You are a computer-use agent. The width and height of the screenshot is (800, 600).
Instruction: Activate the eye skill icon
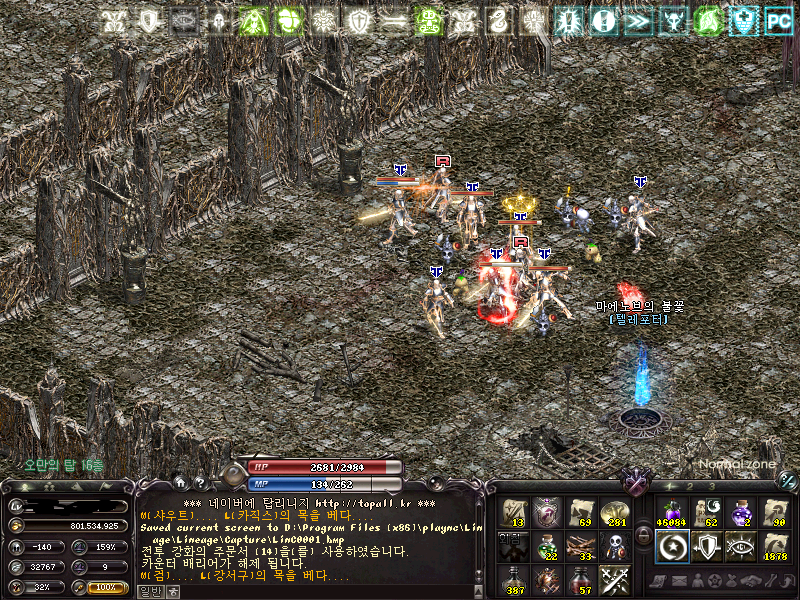click(740, 546)
